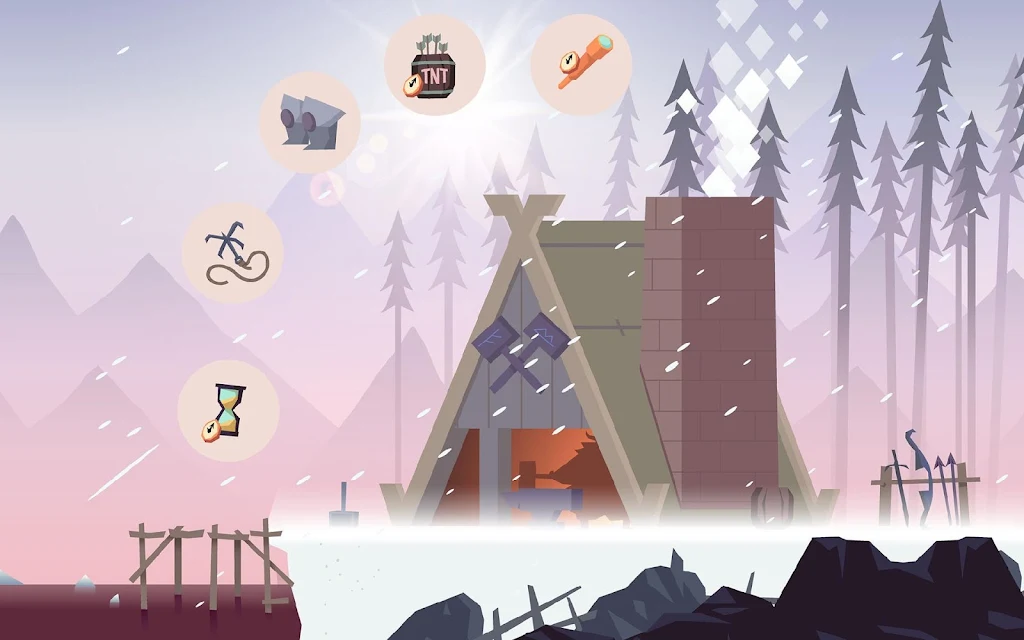Choose the grappling hook upgrade

coord(232,254)
